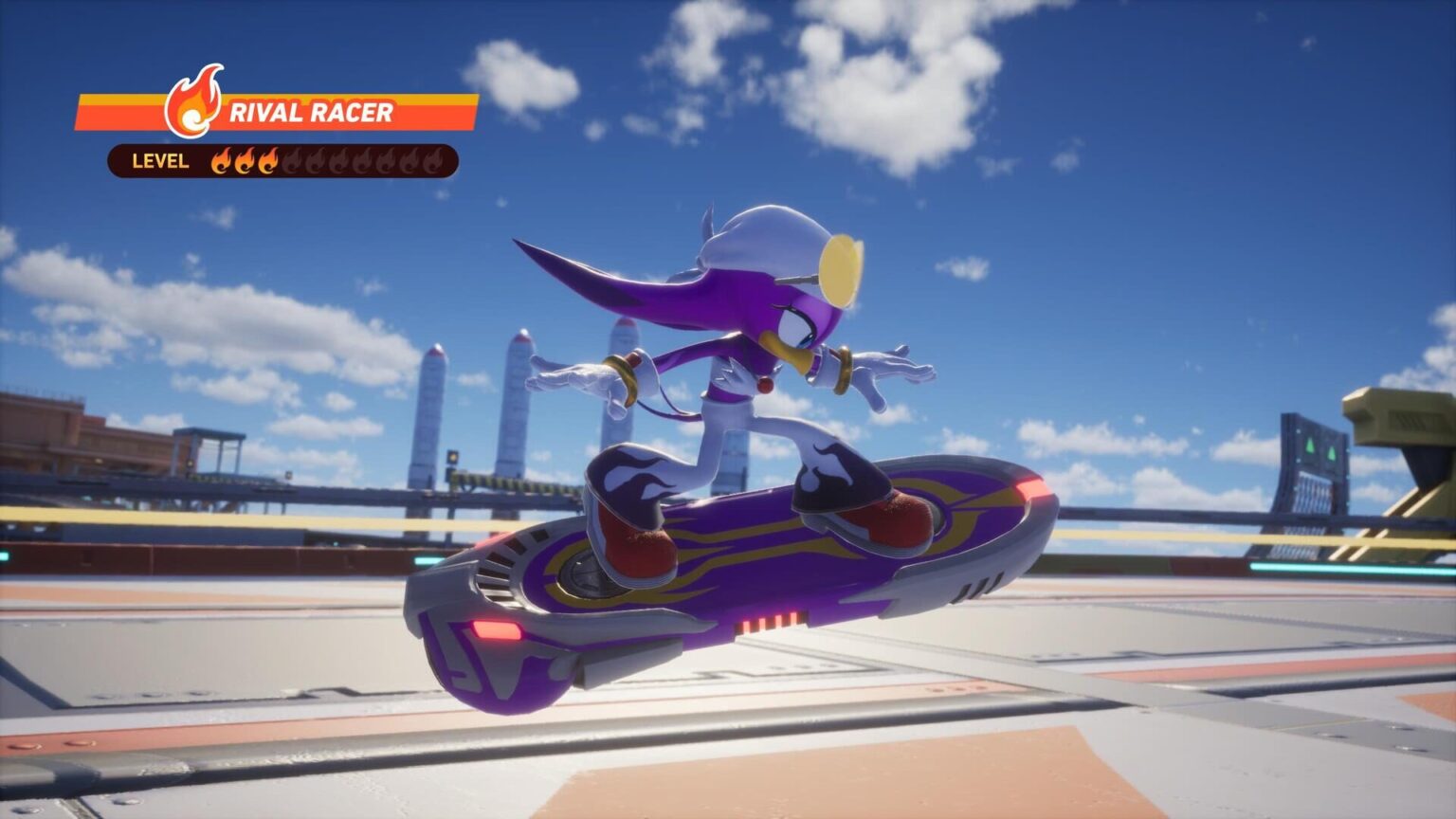Select the fifth flame pip in the meter
Screen dimensions: 1456x819
click(315, 161)
